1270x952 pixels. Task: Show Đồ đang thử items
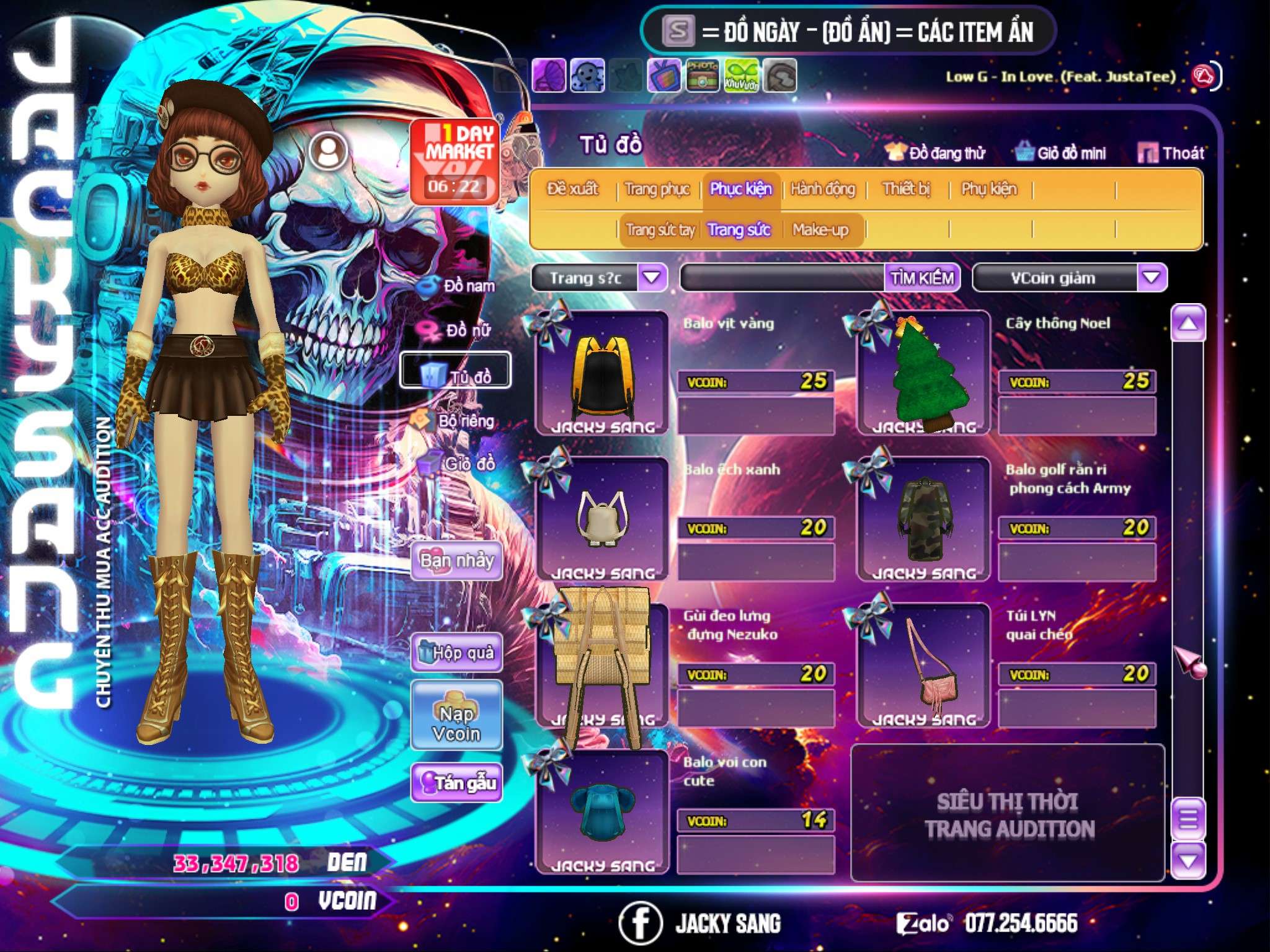936,152
